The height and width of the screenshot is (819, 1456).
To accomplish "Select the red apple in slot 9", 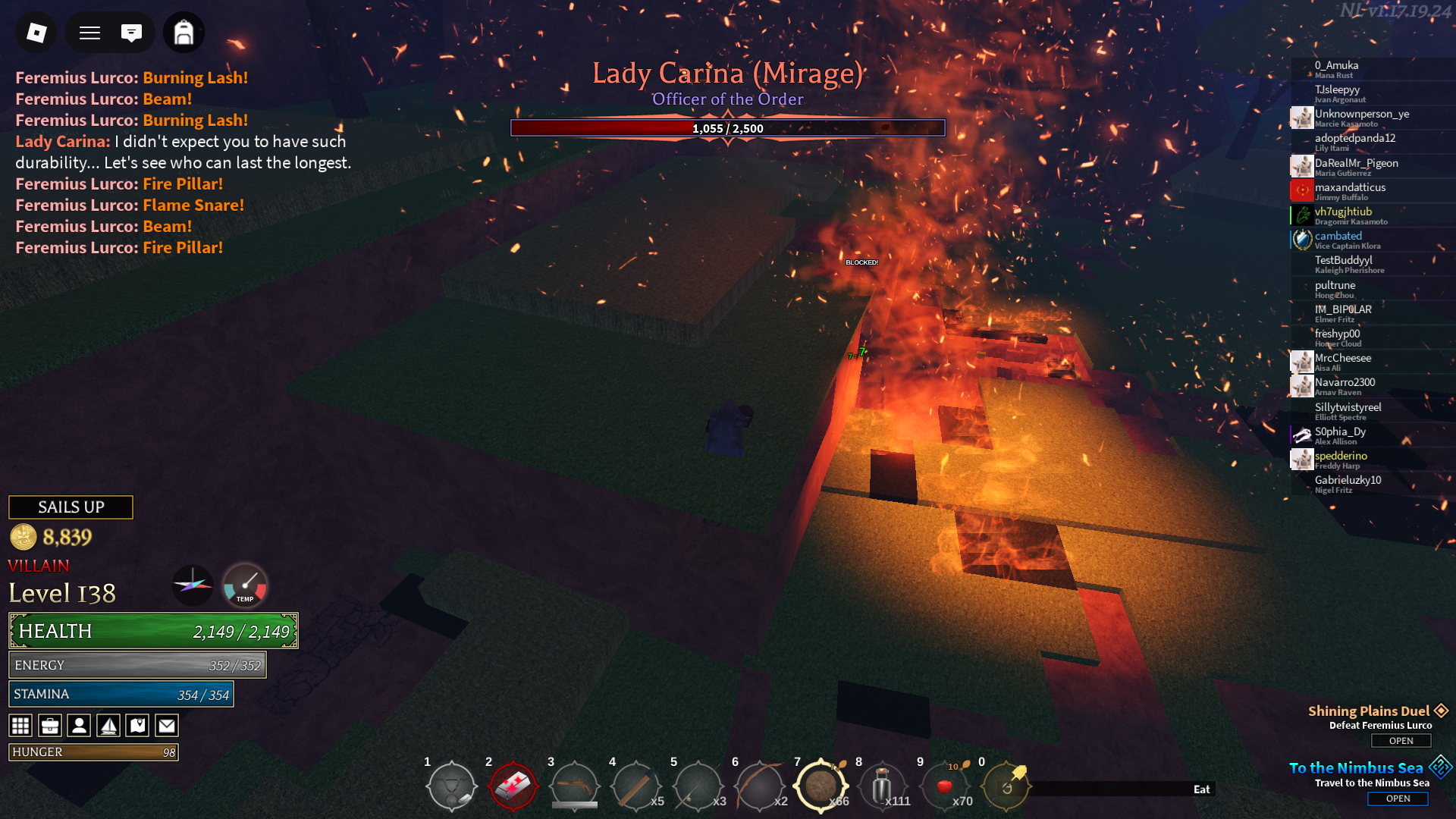I will (944, 786).
